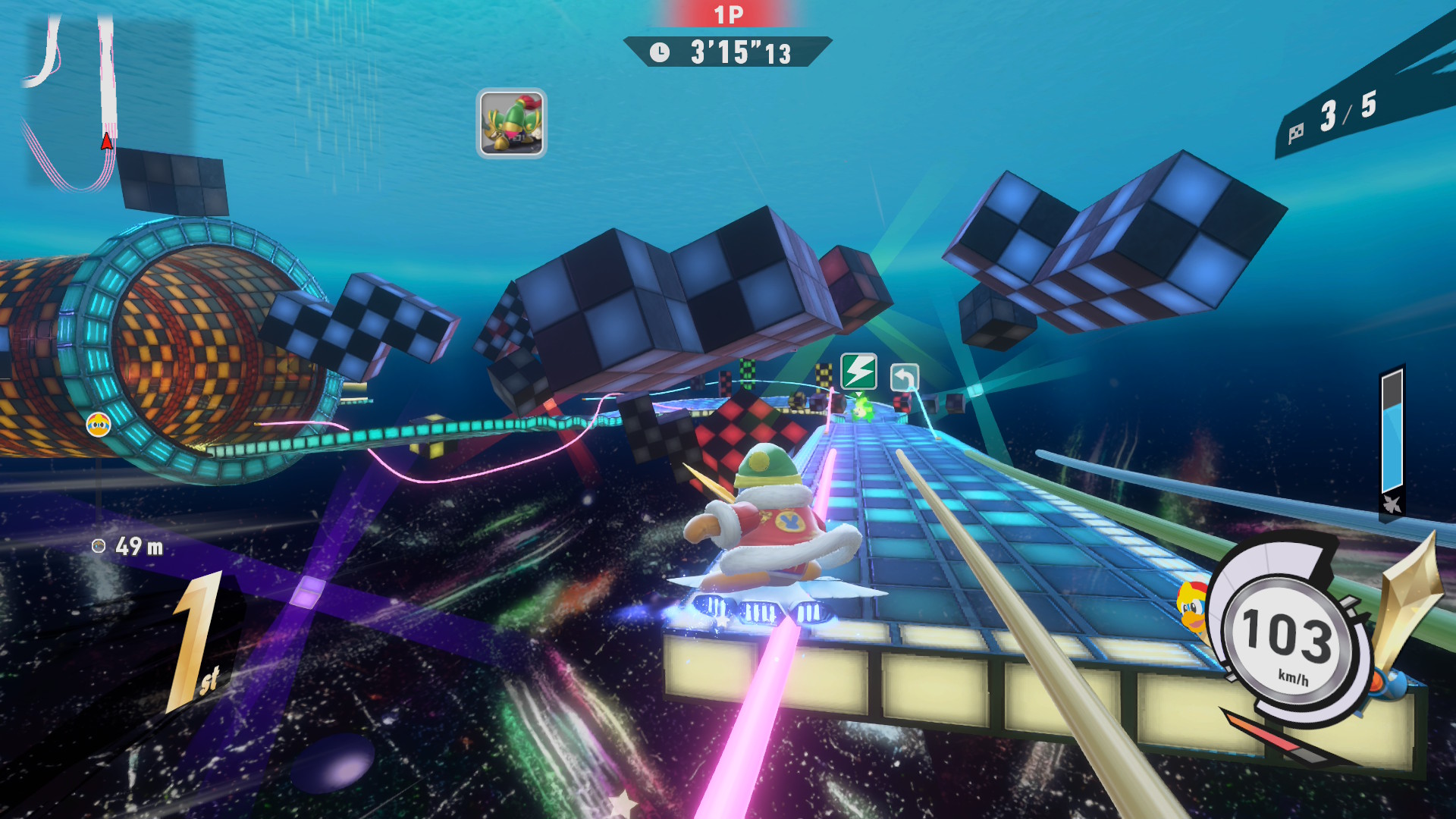Image resolution: width=1456 pixels, height=819 pixels.
Task: Click the green lightning bolt boost sign
Action: click(x=858, y=372)
